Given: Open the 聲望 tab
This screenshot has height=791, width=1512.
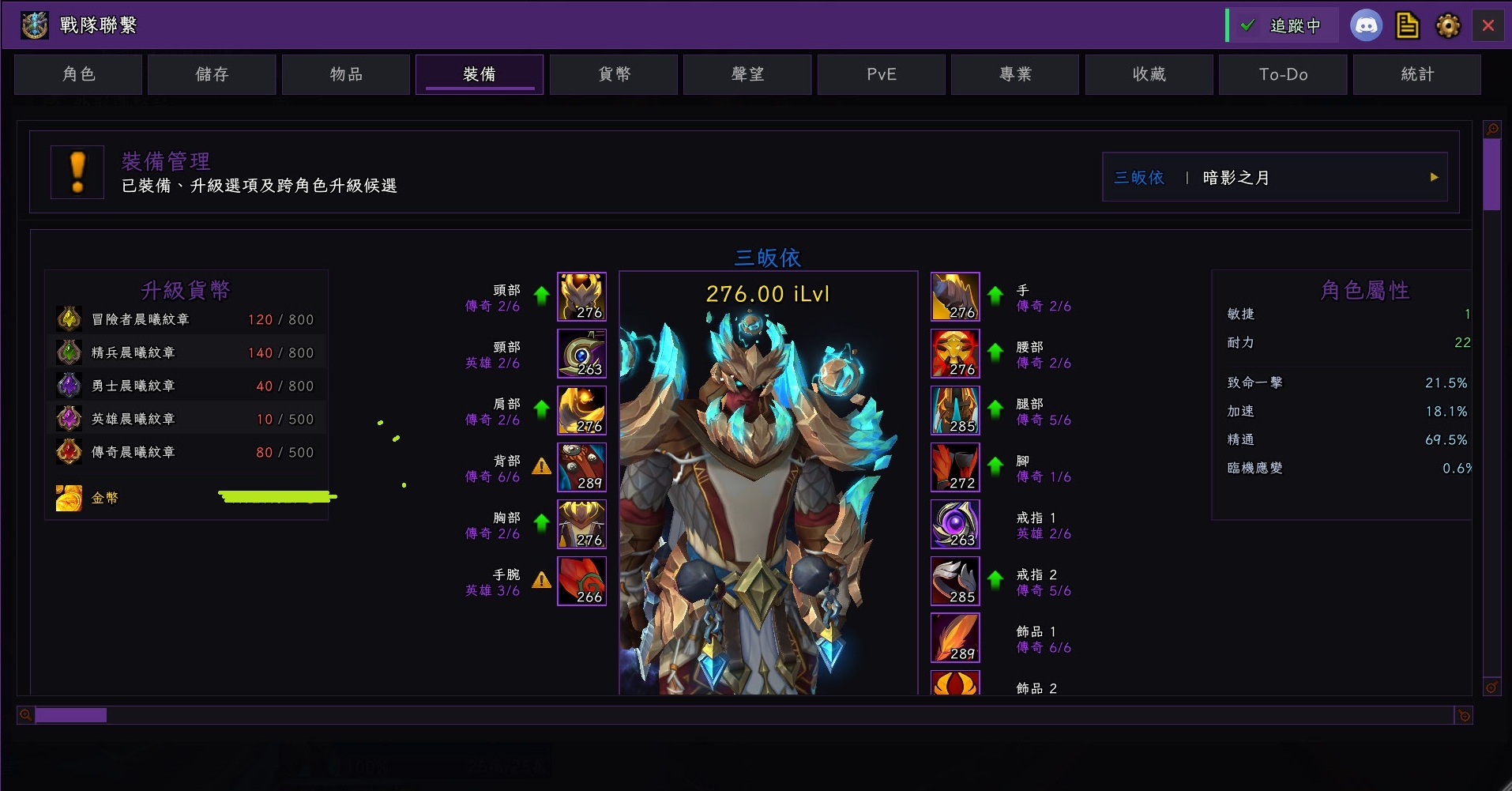Looking at the screenshot, I should [747, 74].
